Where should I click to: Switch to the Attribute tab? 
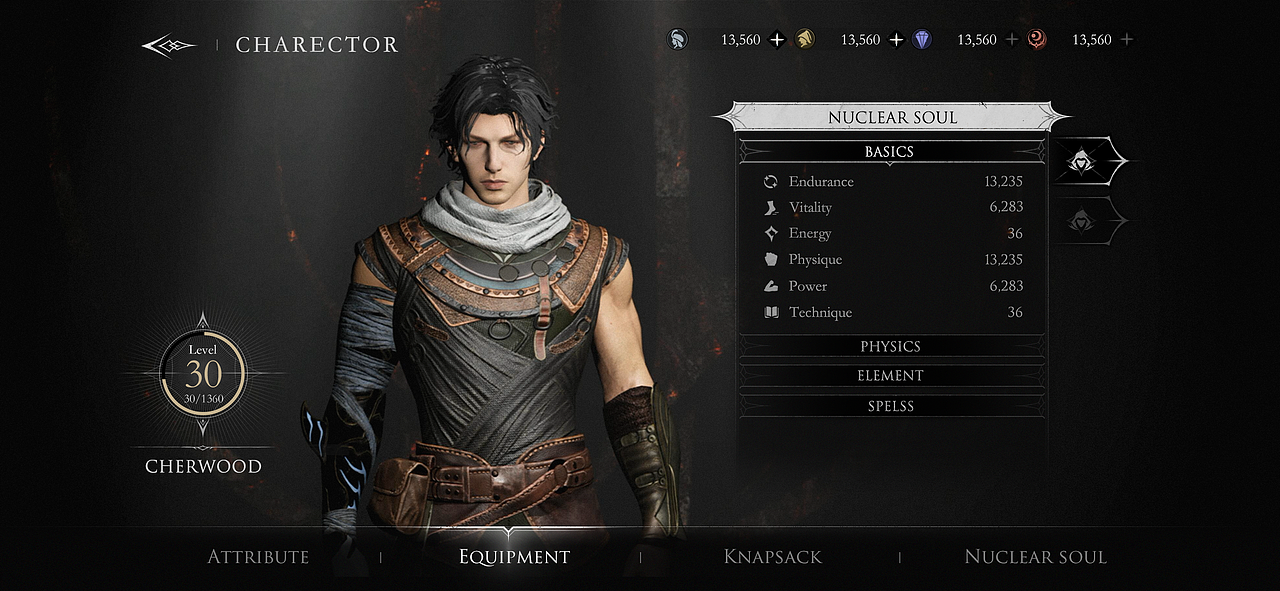pos(258,557)
